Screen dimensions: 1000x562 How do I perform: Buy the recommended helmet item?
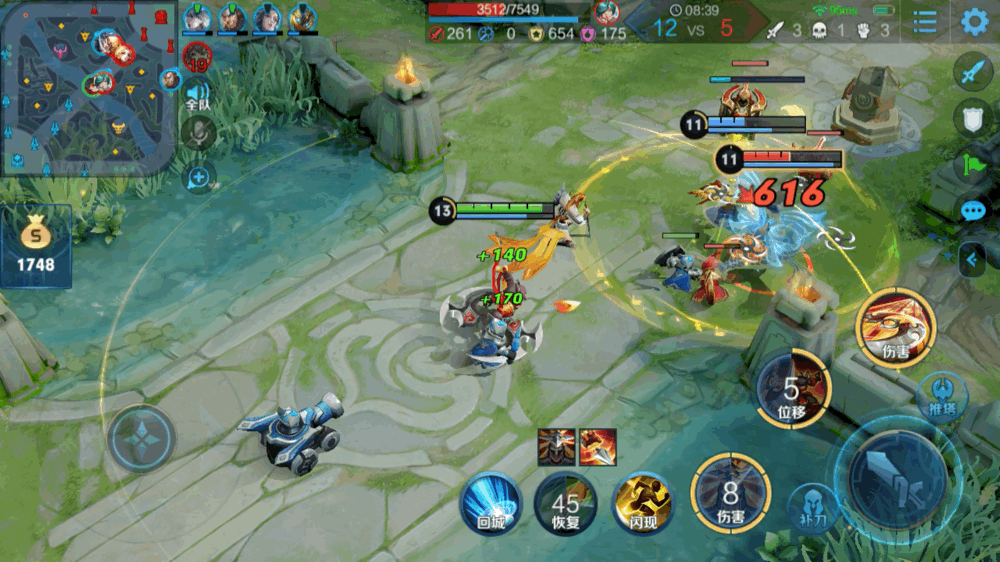coord(555,446)
